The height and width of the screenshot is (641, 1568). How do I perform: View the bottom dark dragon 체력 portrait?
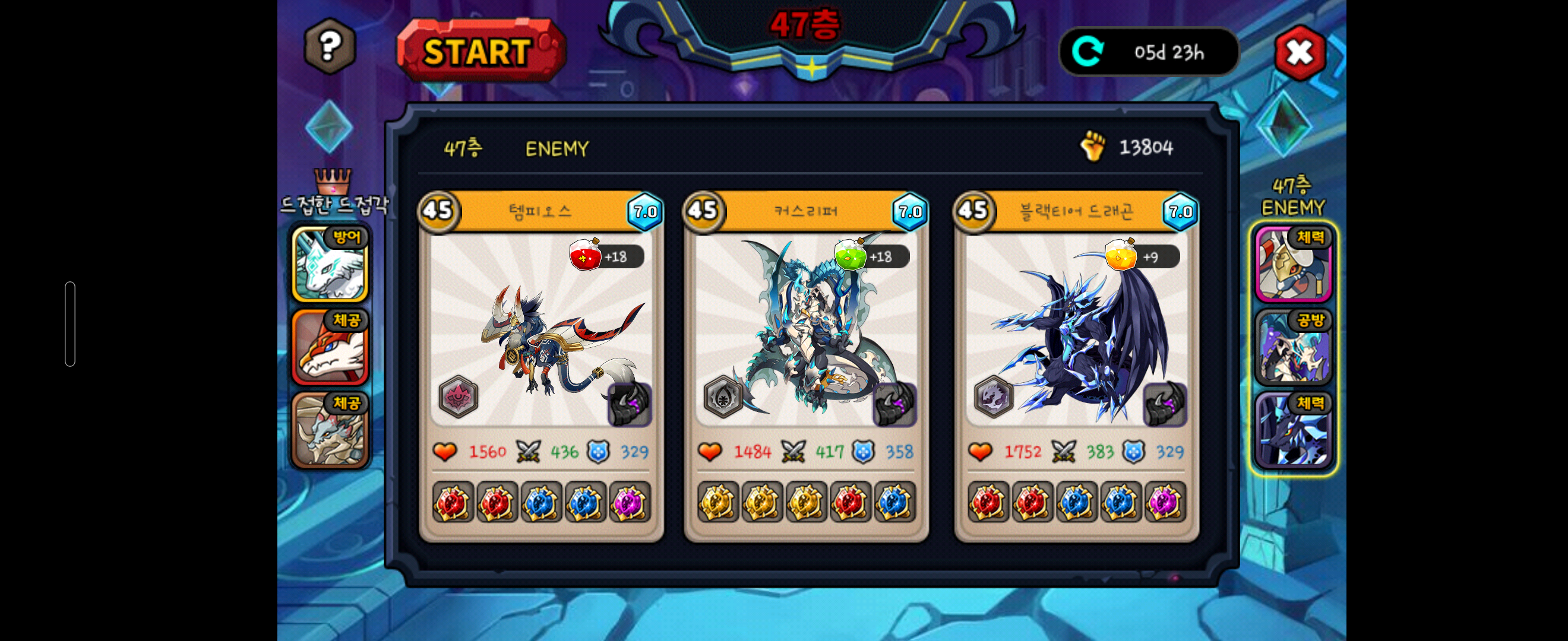pyautogui.click(x=1293, y=430)
